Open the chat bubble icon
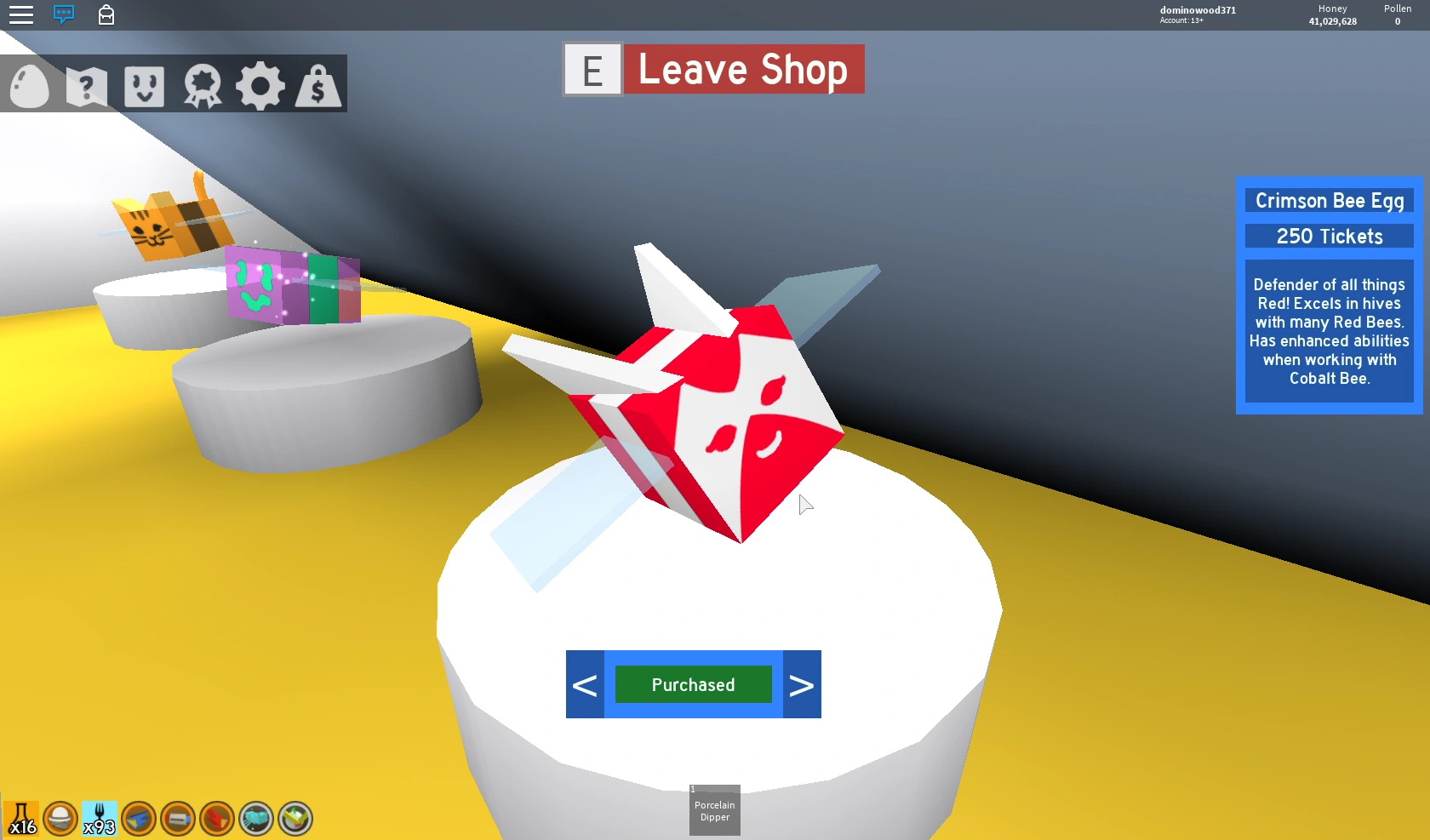Screen dimensions: 1430x840 tap(64, 14)
